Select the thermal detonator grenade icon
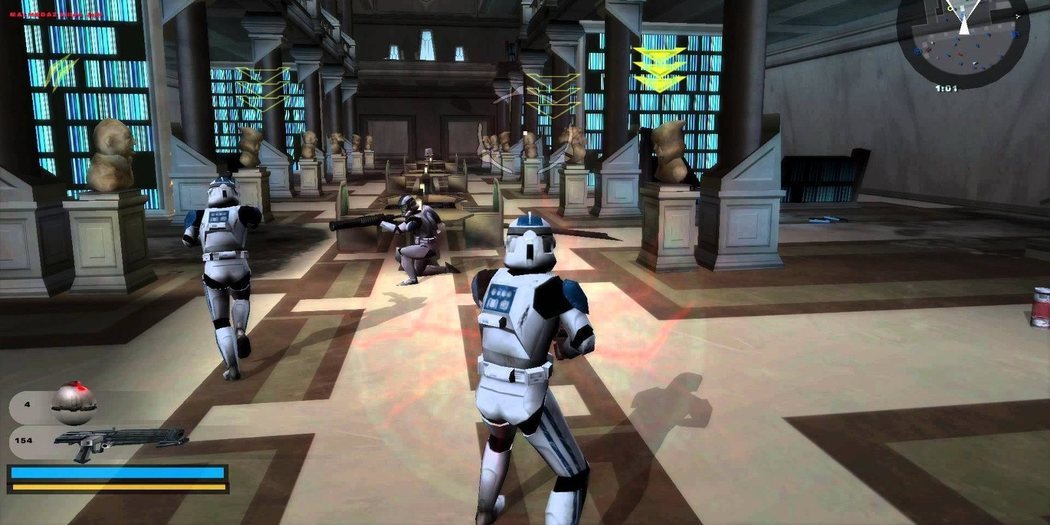 click(73, 402)
